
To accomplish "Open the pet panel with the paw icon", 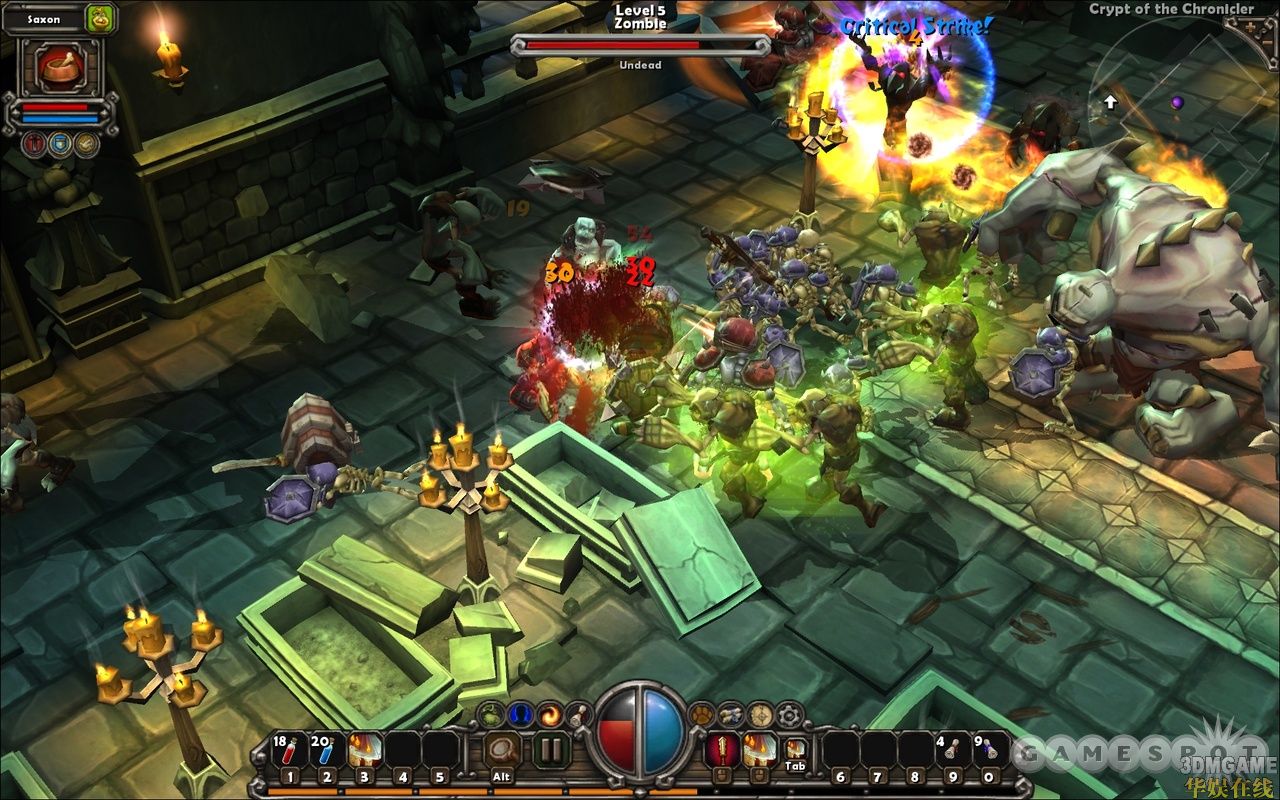I will (x=702, y=714).
